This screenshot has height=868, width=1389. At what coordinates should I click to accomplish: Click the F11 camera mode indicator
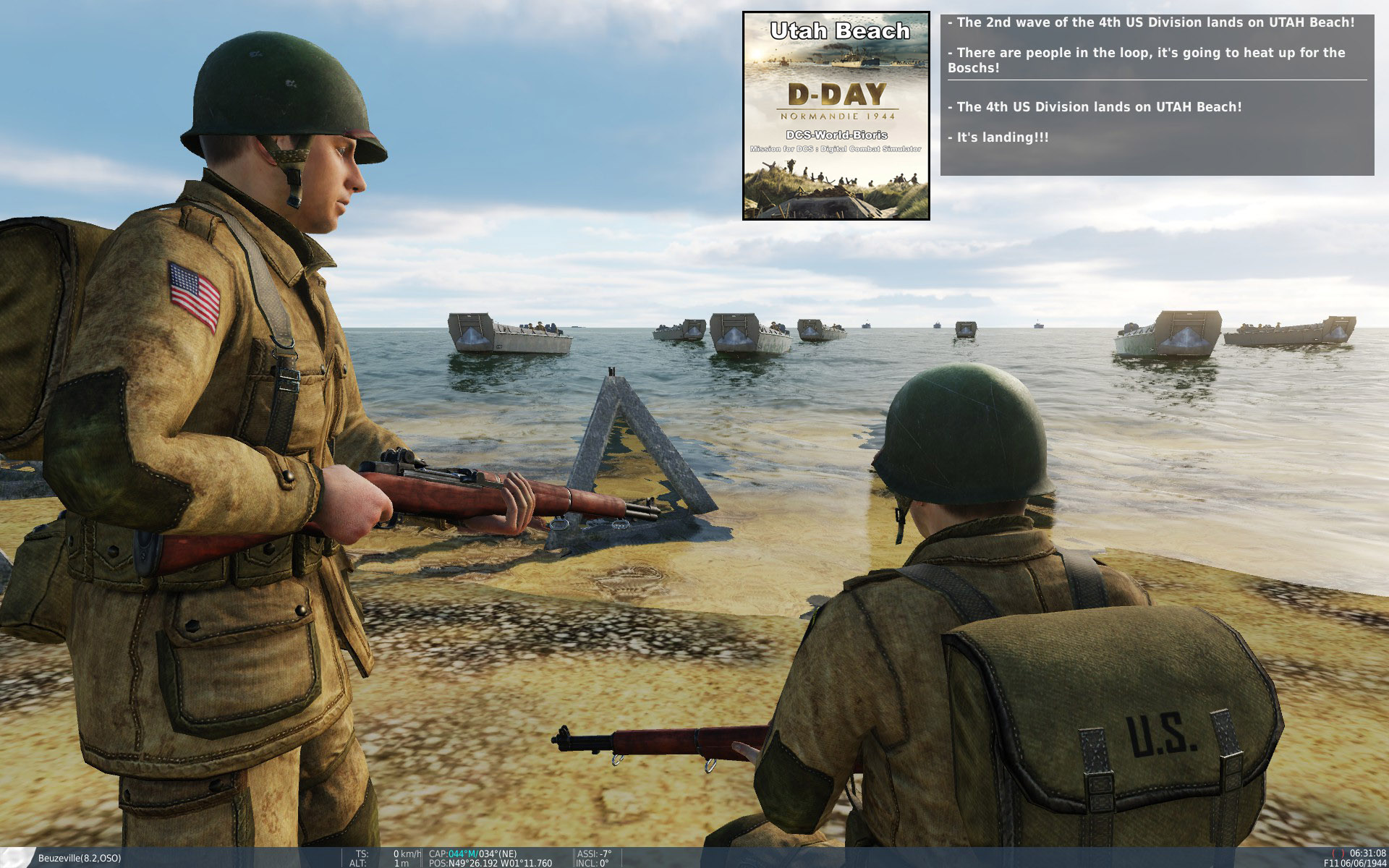pos(1332,862)
